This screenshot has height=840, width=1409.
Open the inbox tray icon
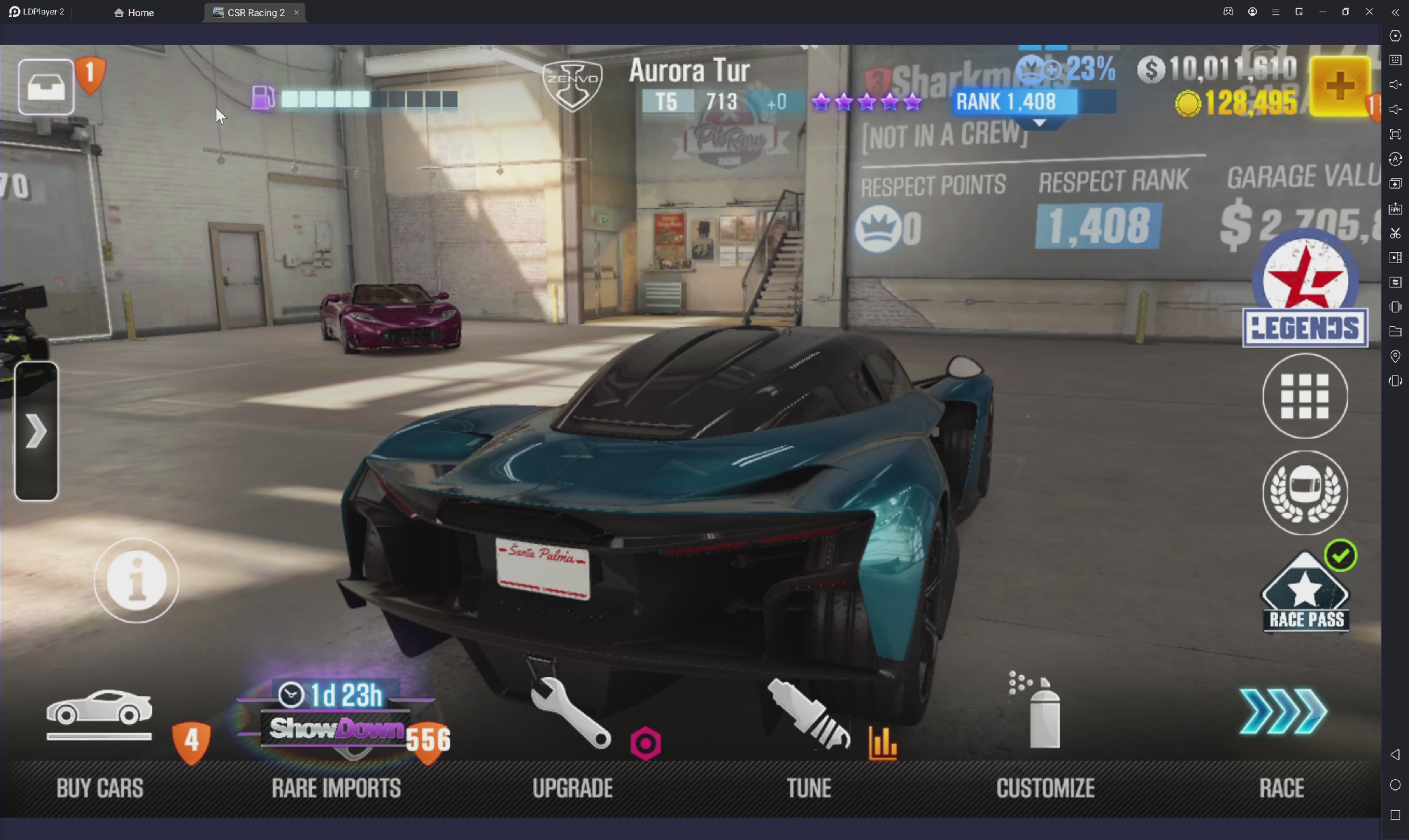[x=46, y=87]
